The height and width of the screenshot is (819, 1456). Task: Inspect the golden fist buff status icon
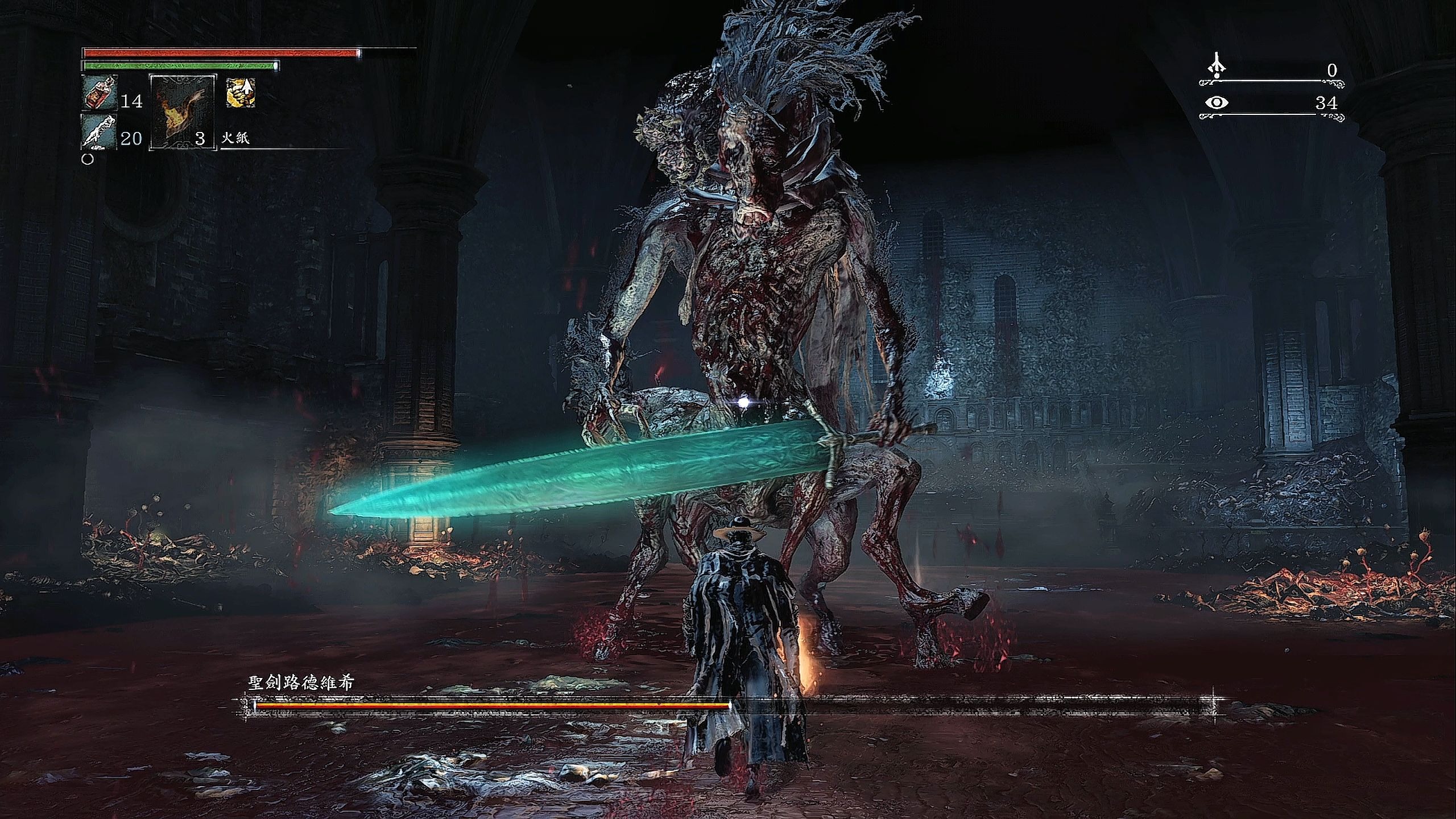tap(241, 93)
